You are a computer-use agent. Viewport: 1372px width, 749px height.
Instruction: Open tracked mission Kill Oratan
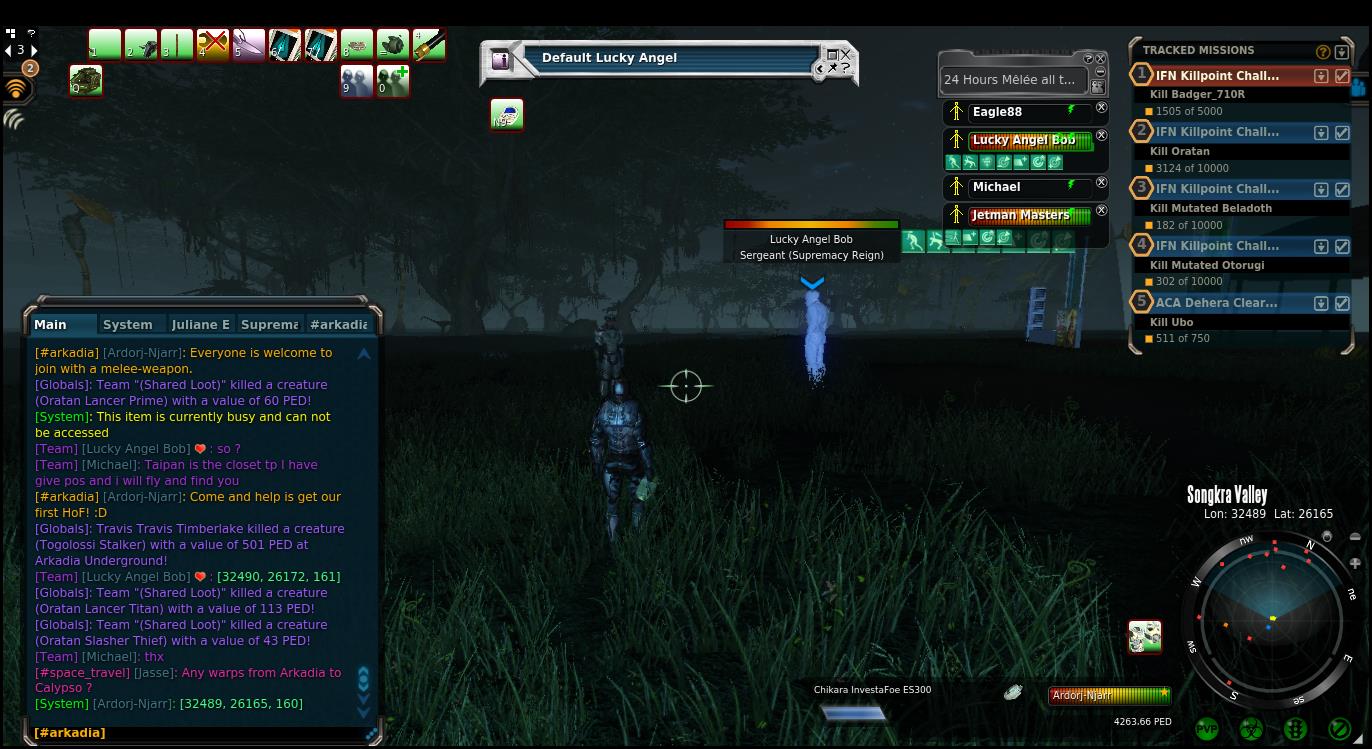click(1217, 132)
